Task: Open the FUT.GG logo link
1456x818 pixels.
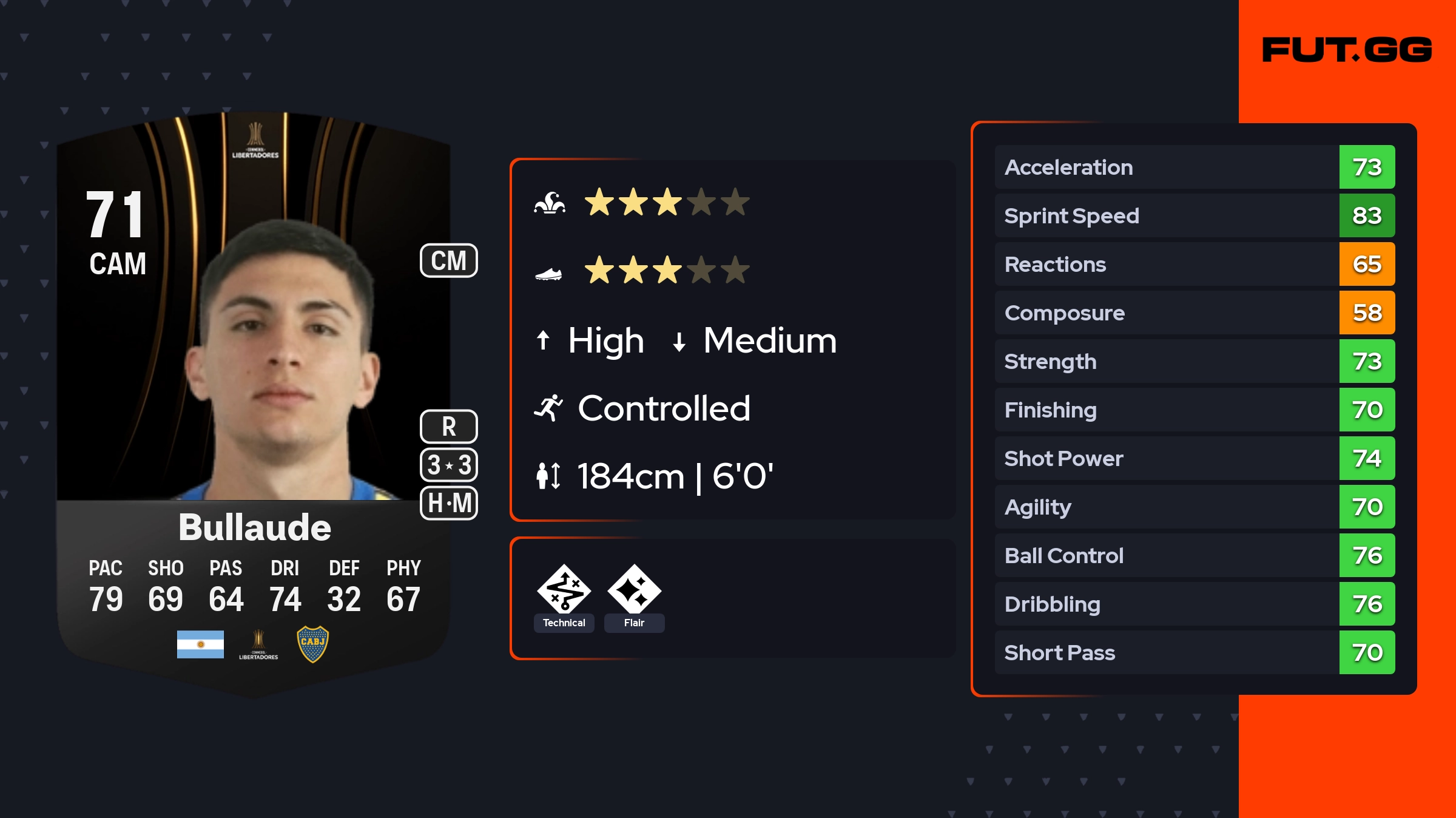Action: (1347, 50)
